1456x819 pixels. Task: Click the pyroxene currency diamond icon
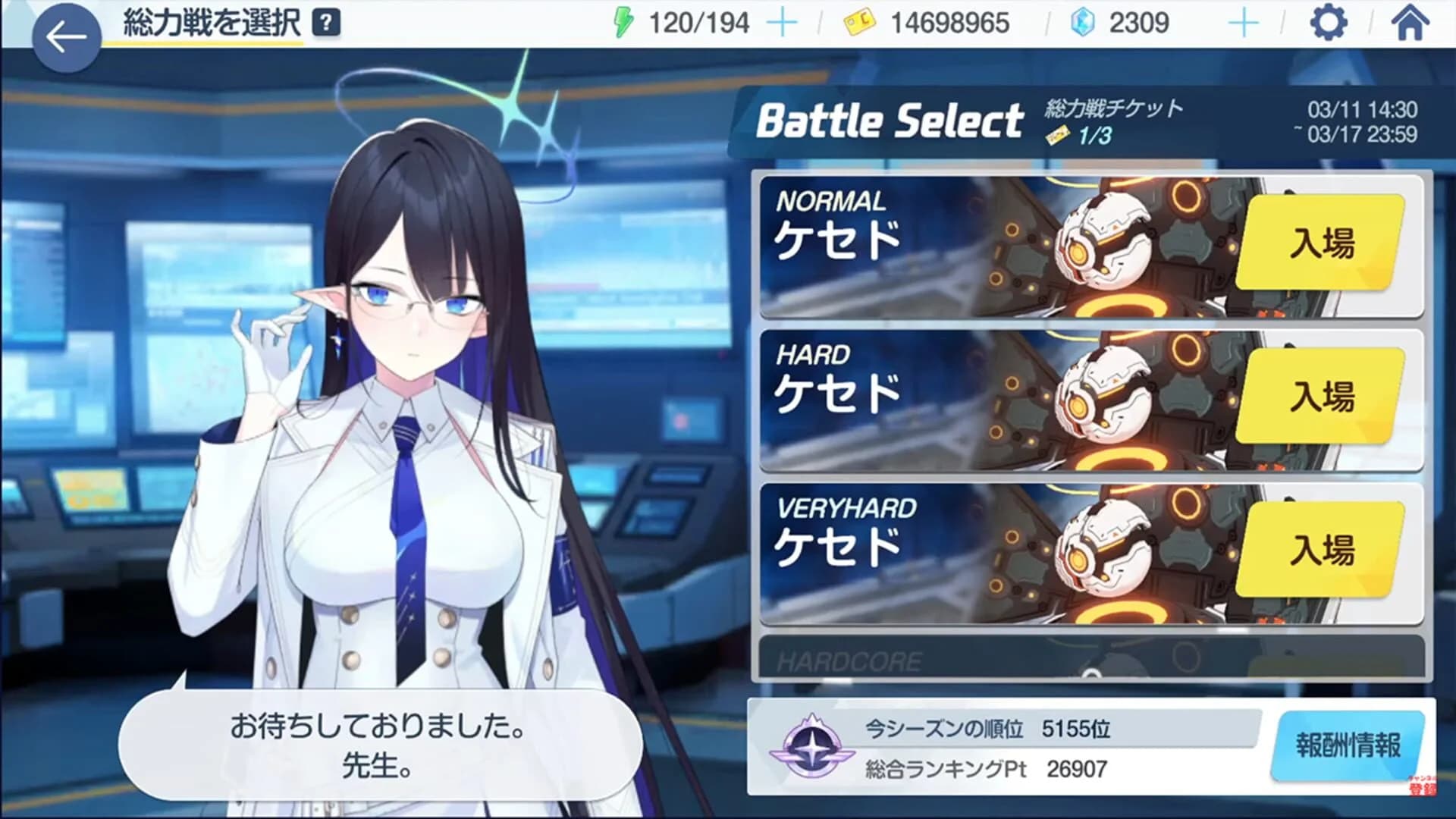click(1084, 23)
